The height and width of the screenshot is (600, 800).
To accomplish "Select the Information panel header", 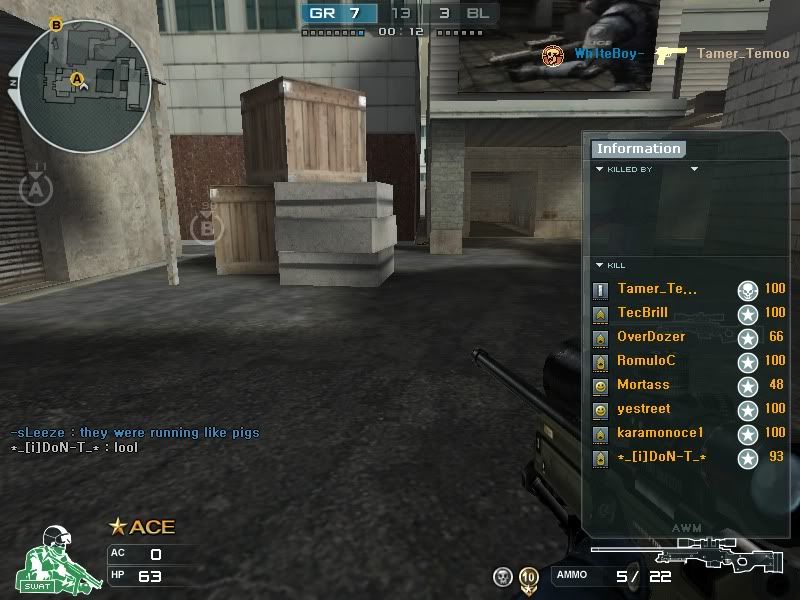I will pyautogui.click(x=638, y=149).
